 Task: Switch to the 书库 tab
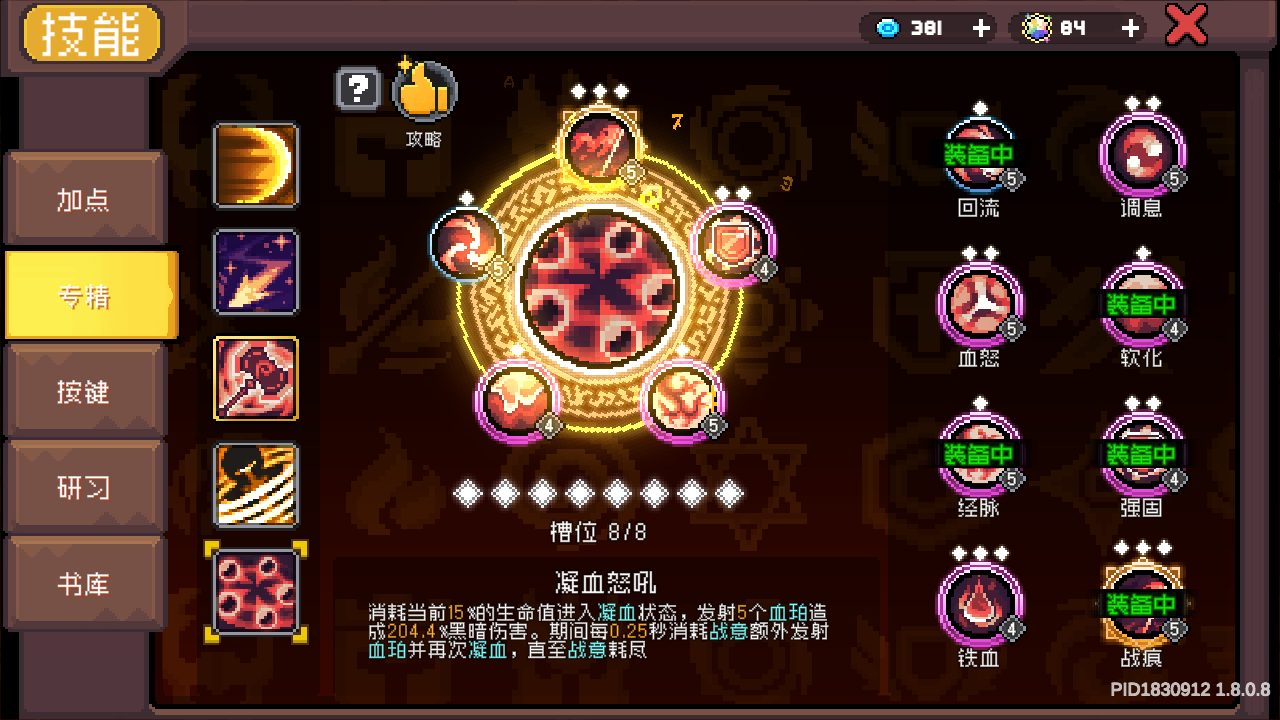click(x=86, y=582)
